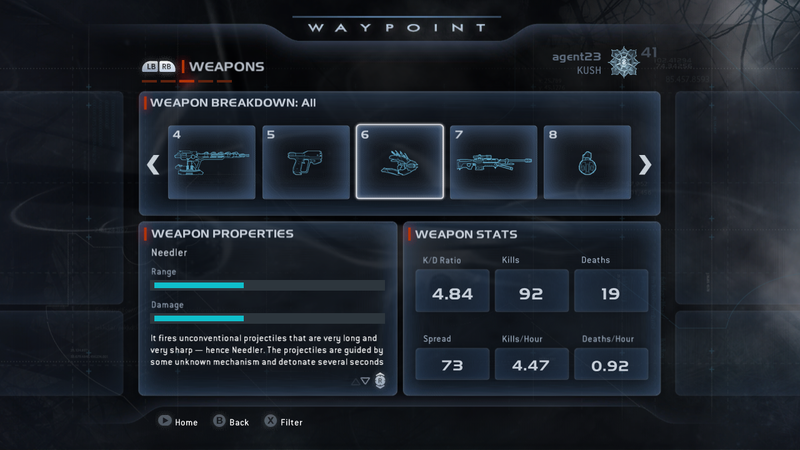The image size is (800, 450).
Task: Select weapon tile number 4
Action: pyautogui.click(x=212, y=162)
